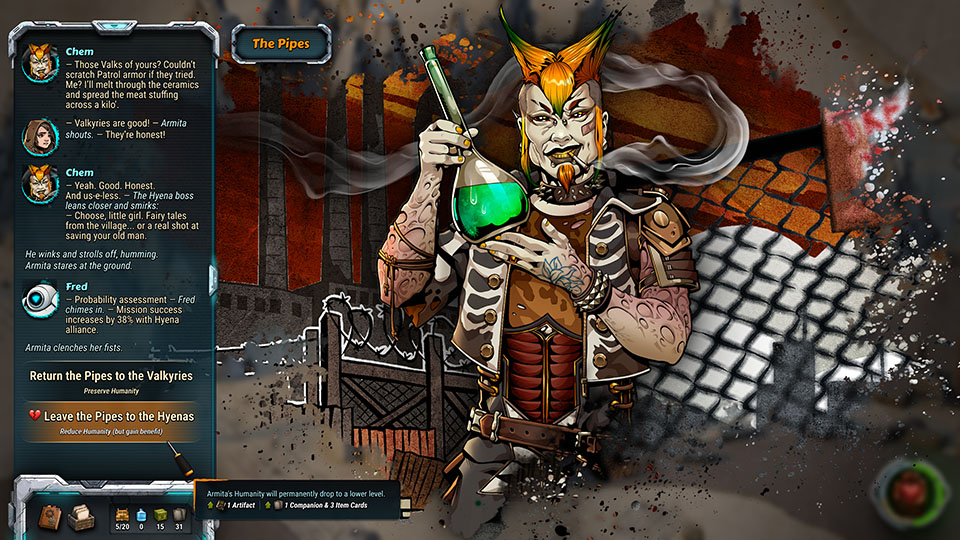Image resolution: width=960 pixels, height=540 pixels.
Task: Click the scroll handle on dialogue panel edge
Action: pos(212,280)
